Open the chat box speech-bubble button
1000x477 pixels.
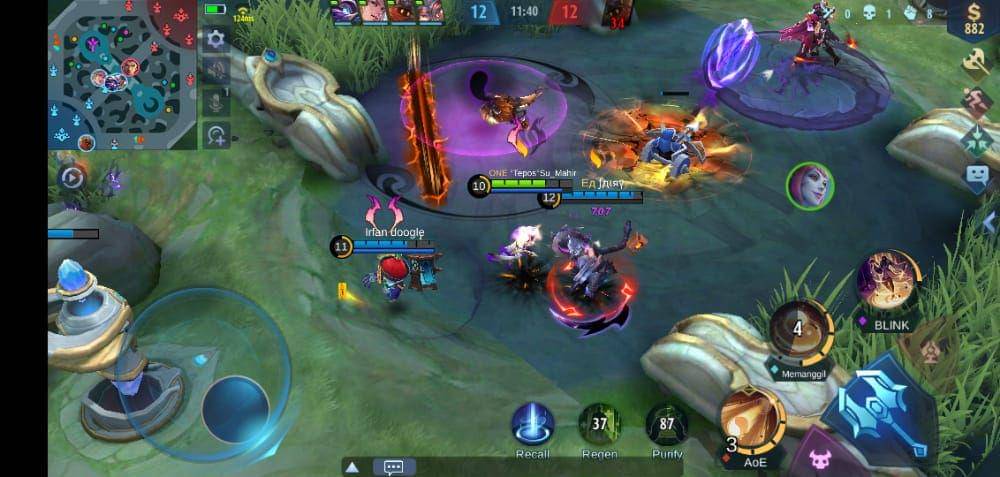393,467
